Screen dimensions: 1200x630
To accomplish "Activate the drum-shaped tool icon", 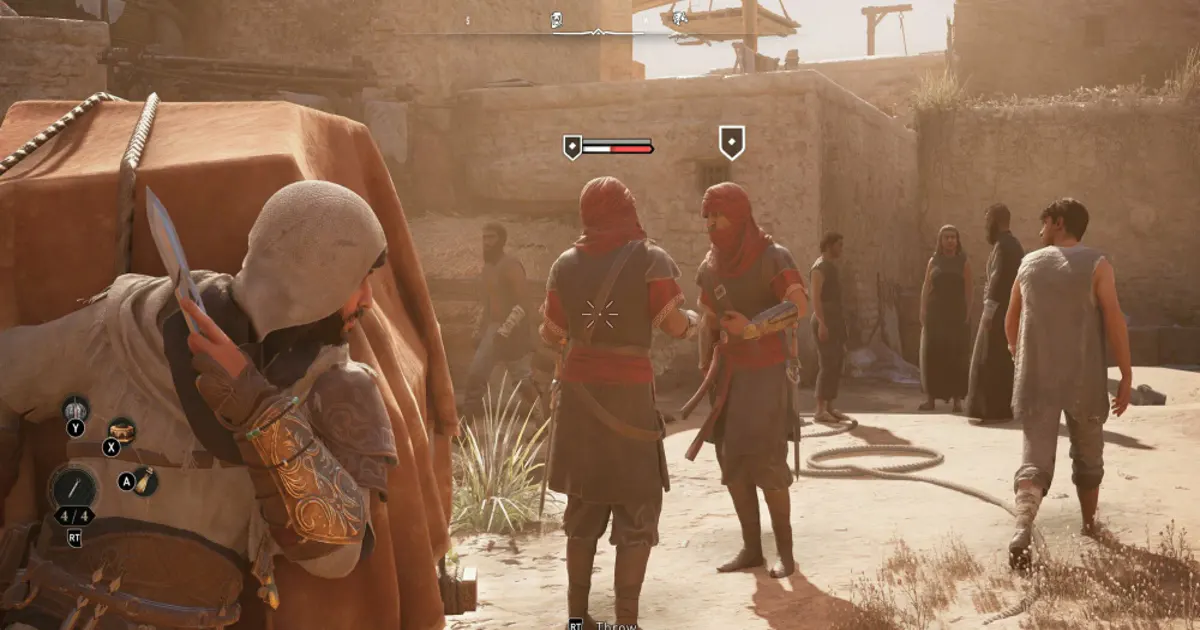I will [122, 430].
